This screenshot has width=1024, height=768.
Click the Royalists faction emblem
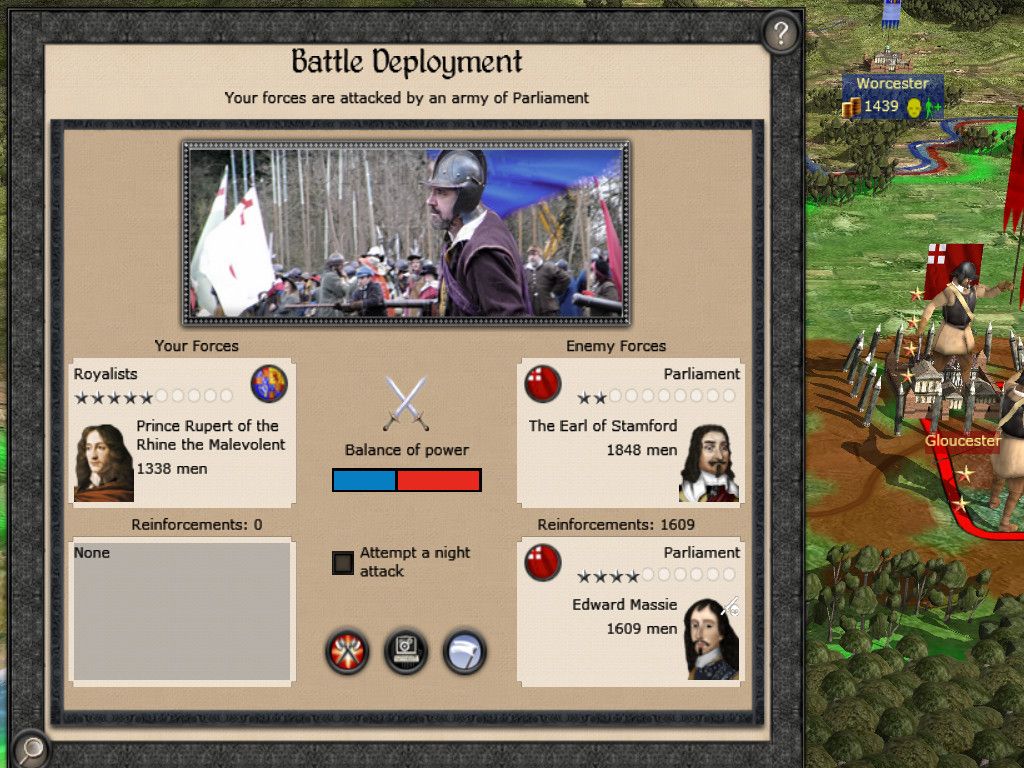click(x=269, y=384)
